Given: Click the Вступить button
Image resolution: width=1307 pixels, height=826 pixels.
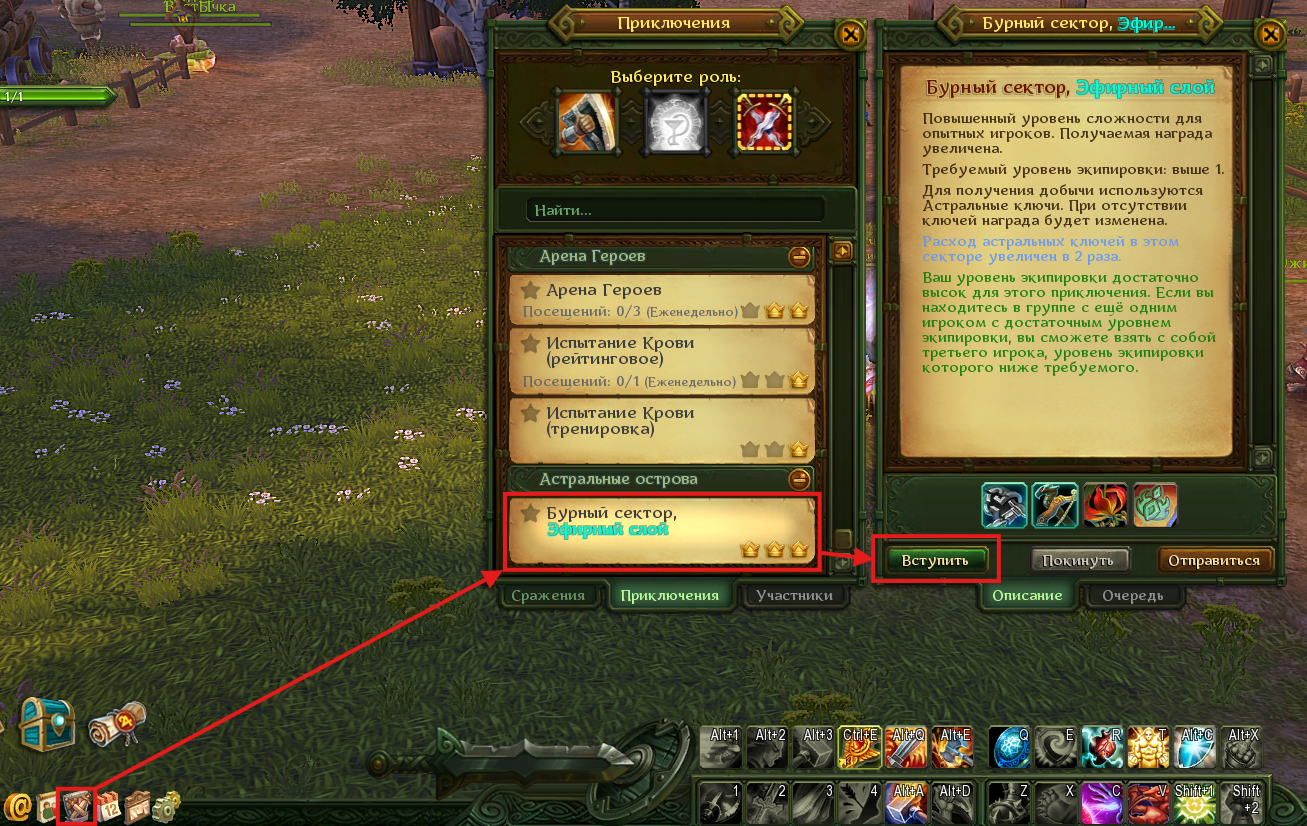Looking at the screenshot, I should click(x=935, y=560).
